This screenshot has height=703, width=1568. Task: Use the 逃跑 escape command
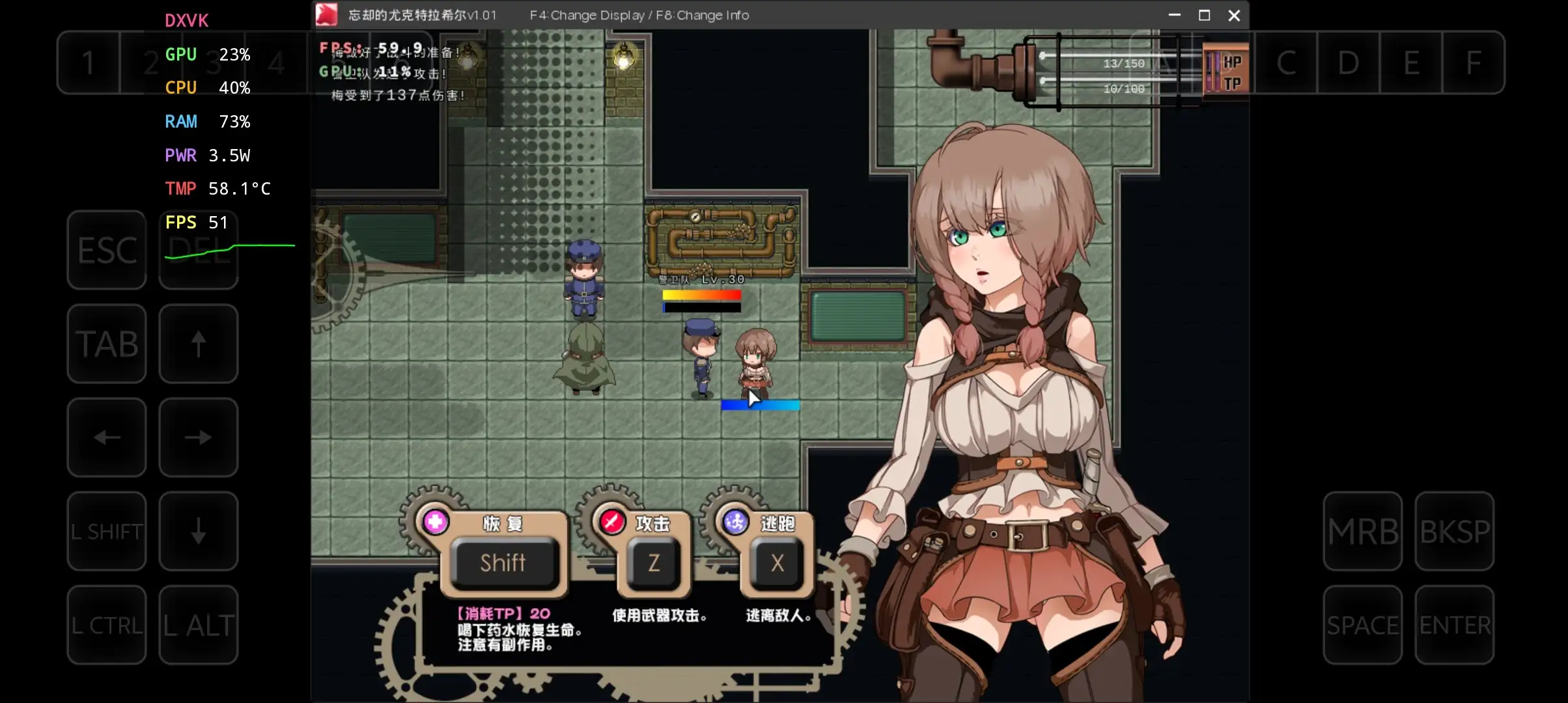coord(777,561)
